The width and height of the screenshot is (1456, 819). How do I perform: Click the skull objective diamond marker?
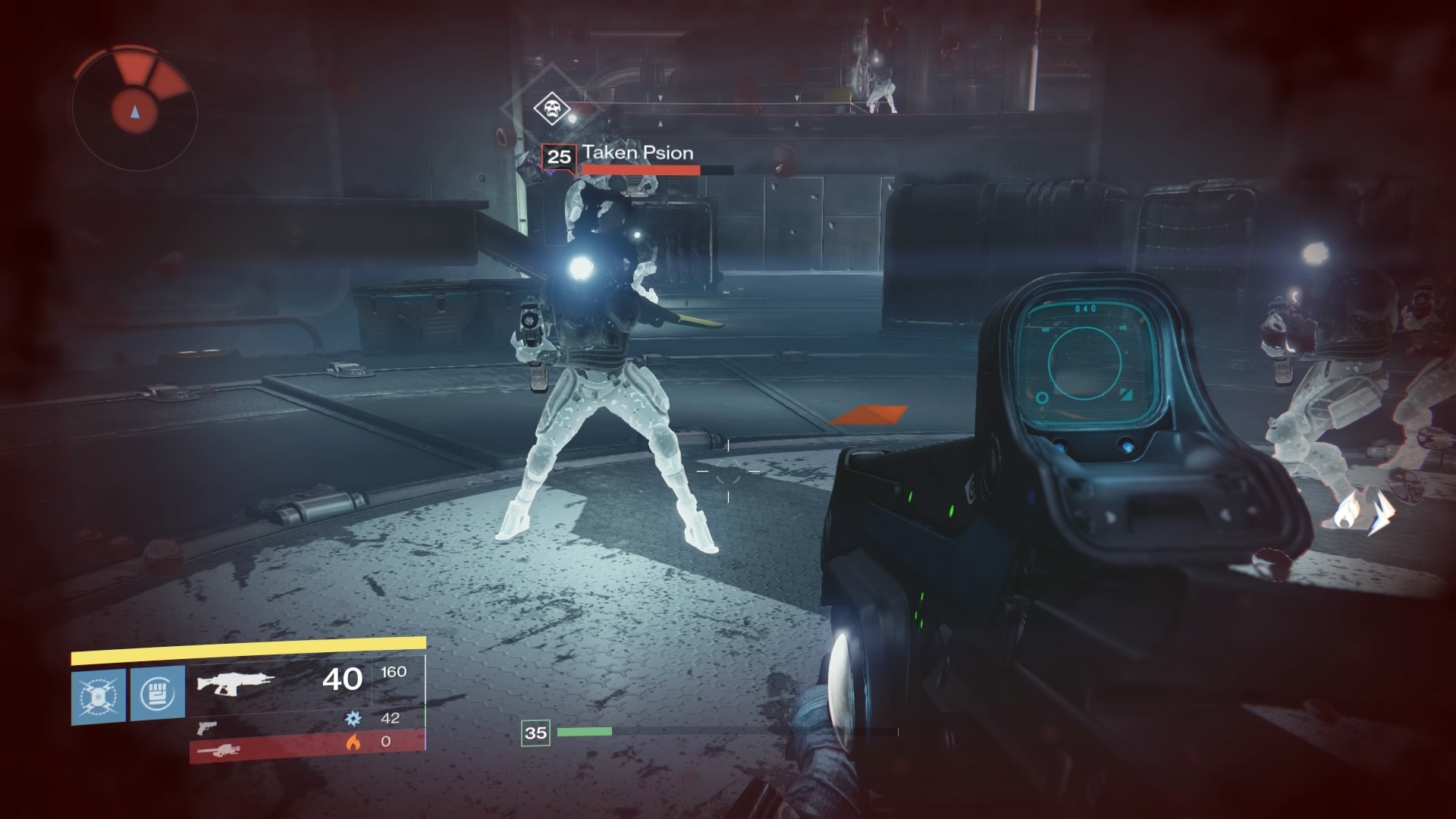[x=551, y=108]
